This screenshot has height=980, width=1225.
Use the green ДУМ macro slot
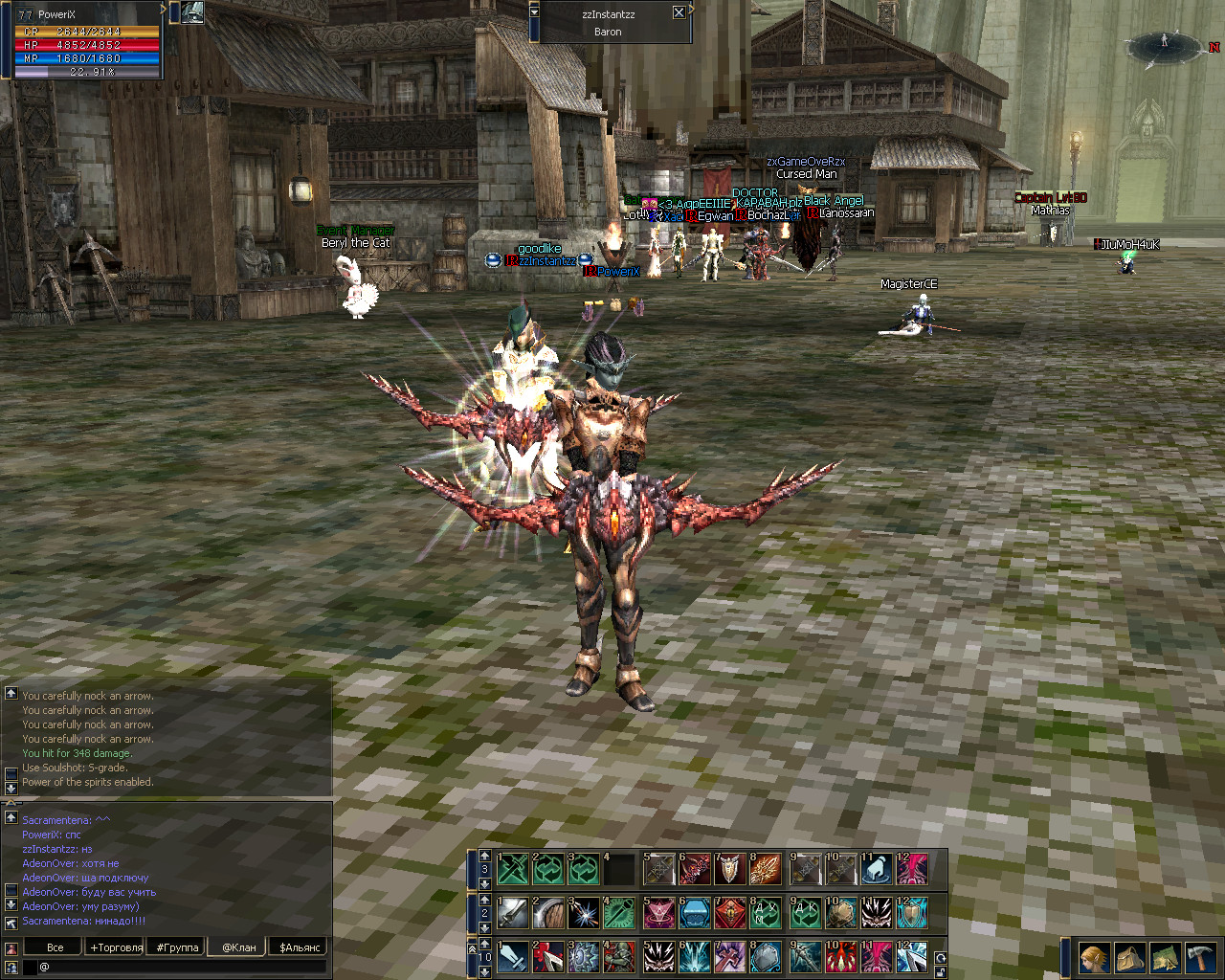766,913
